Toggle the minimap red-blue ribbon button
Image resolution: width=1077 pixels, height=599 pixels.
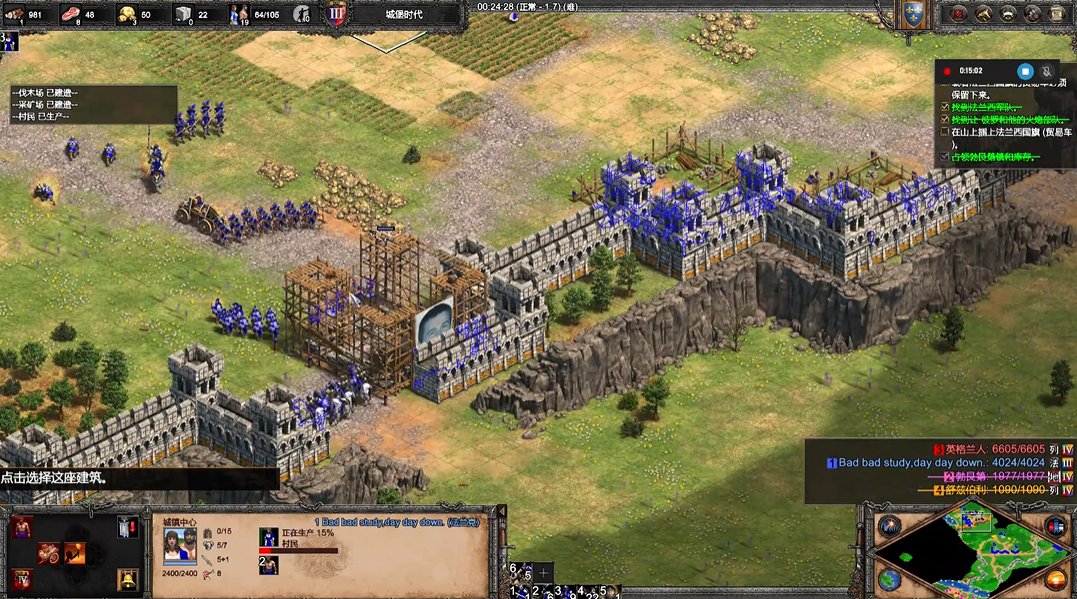point(1056,527)
